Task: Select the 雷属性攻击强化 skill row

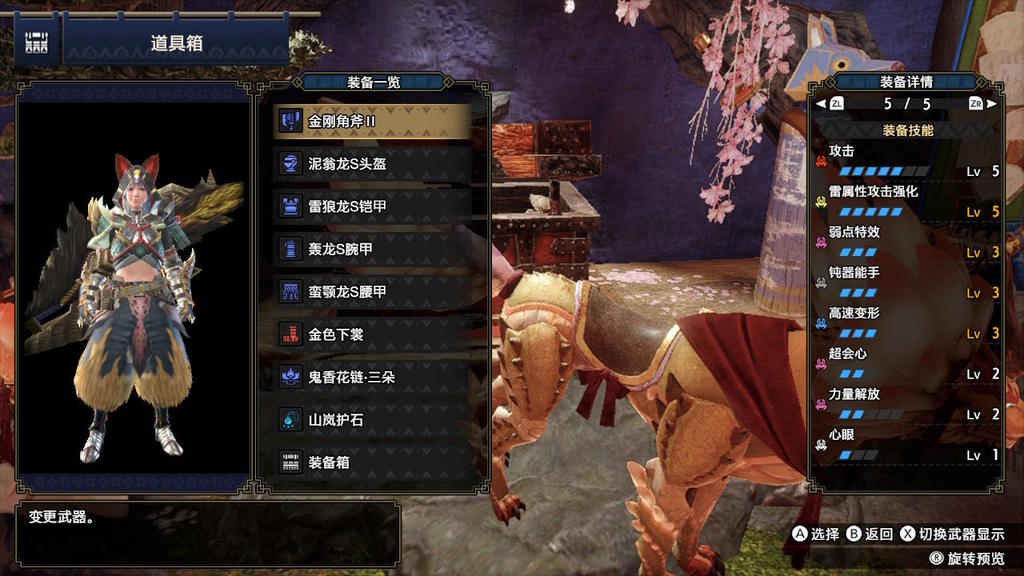Action: pyautogui.click(x=907, y=201)
